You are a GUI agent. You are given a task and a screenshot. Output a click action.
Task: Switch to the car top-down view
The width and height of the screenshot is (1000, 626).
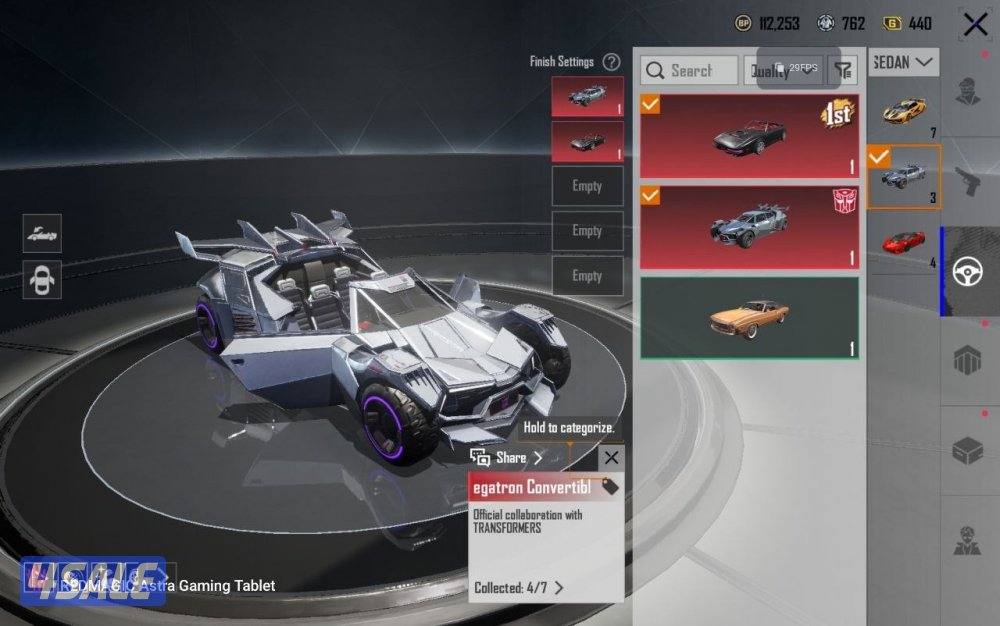click(42, 279)
